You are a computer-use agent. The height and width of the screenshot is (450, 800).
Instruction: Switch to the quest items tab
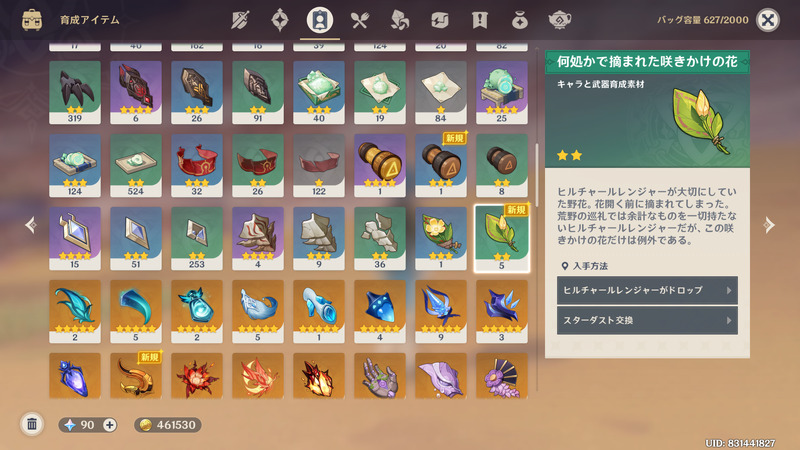coord(479,20)
